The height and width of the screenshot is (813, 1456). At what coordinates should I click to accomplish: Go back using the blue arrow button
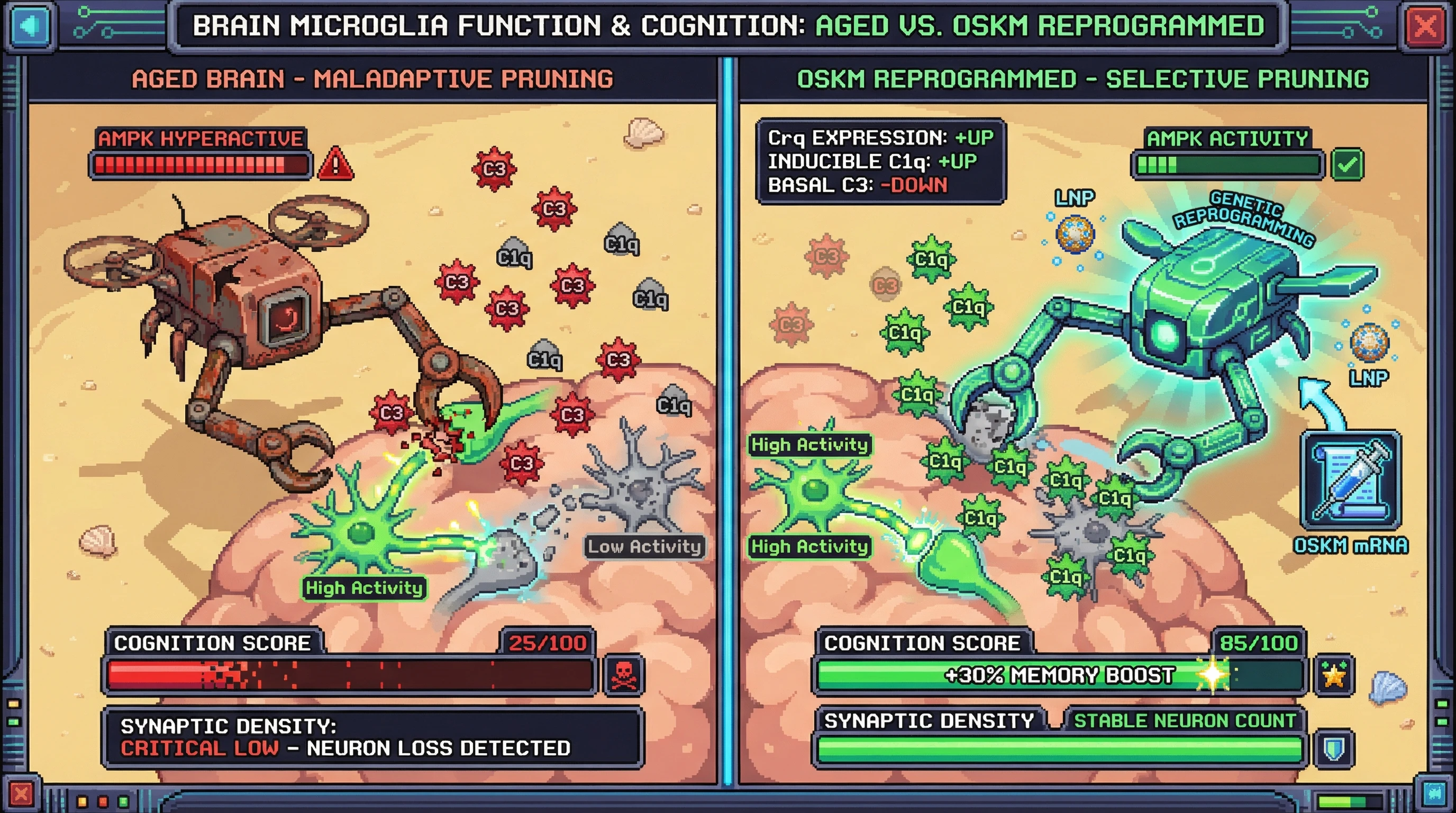point(30,26)
